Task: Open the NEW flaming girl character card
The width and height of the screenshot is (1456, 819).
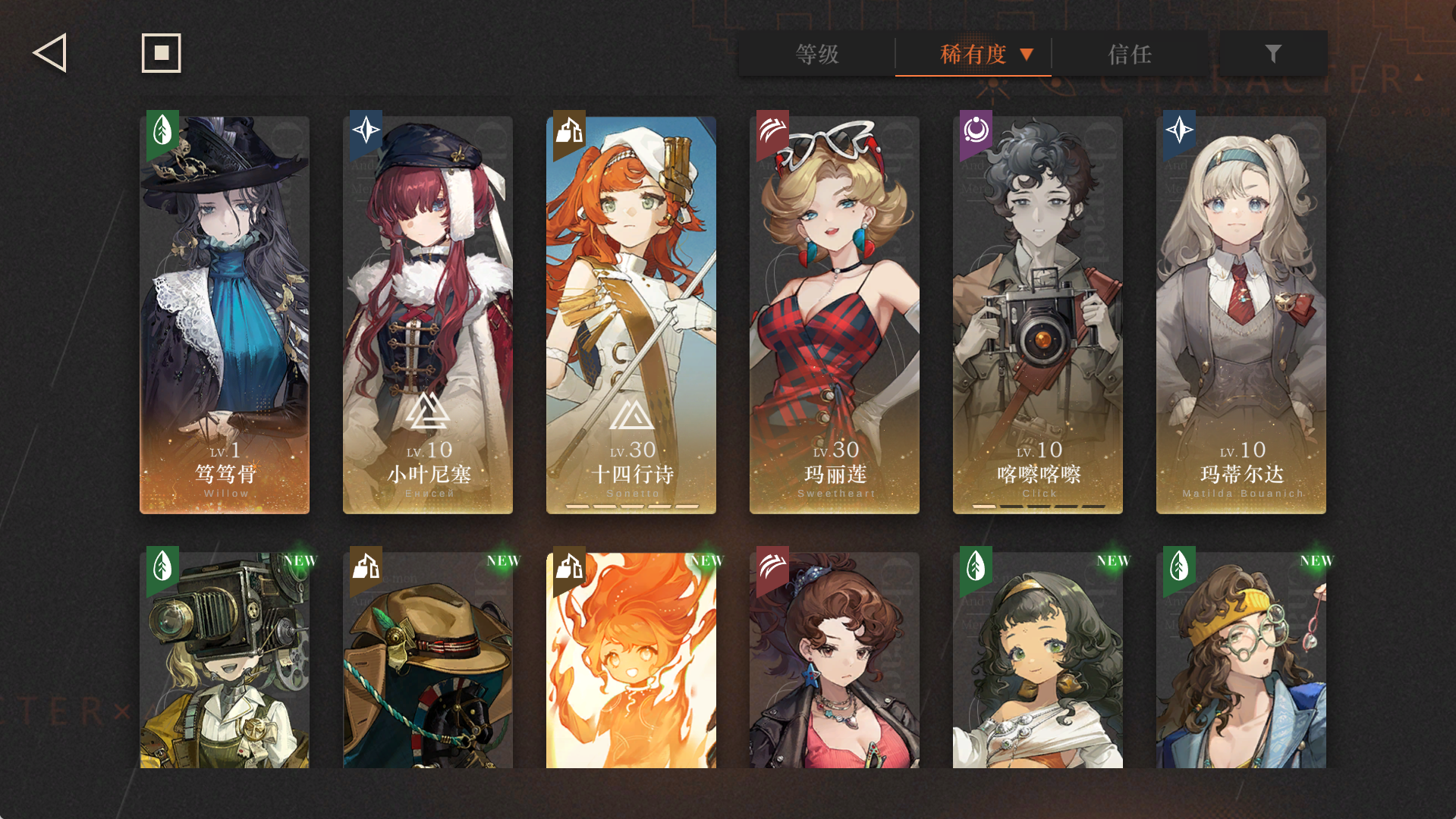Action: [x=631, y=667]
